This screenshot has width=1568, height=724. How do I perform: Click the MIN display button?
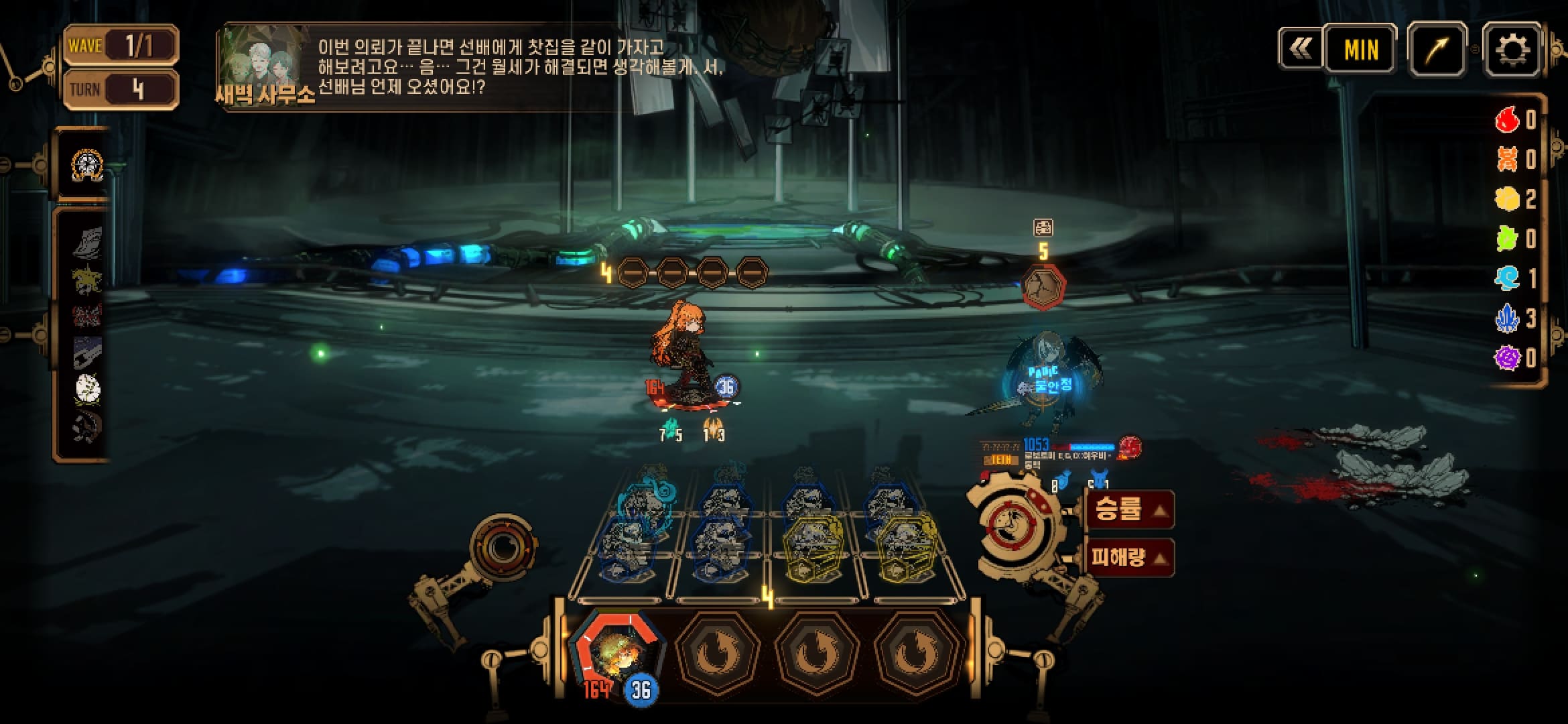pyautogui.click(x=1361, y=50)
